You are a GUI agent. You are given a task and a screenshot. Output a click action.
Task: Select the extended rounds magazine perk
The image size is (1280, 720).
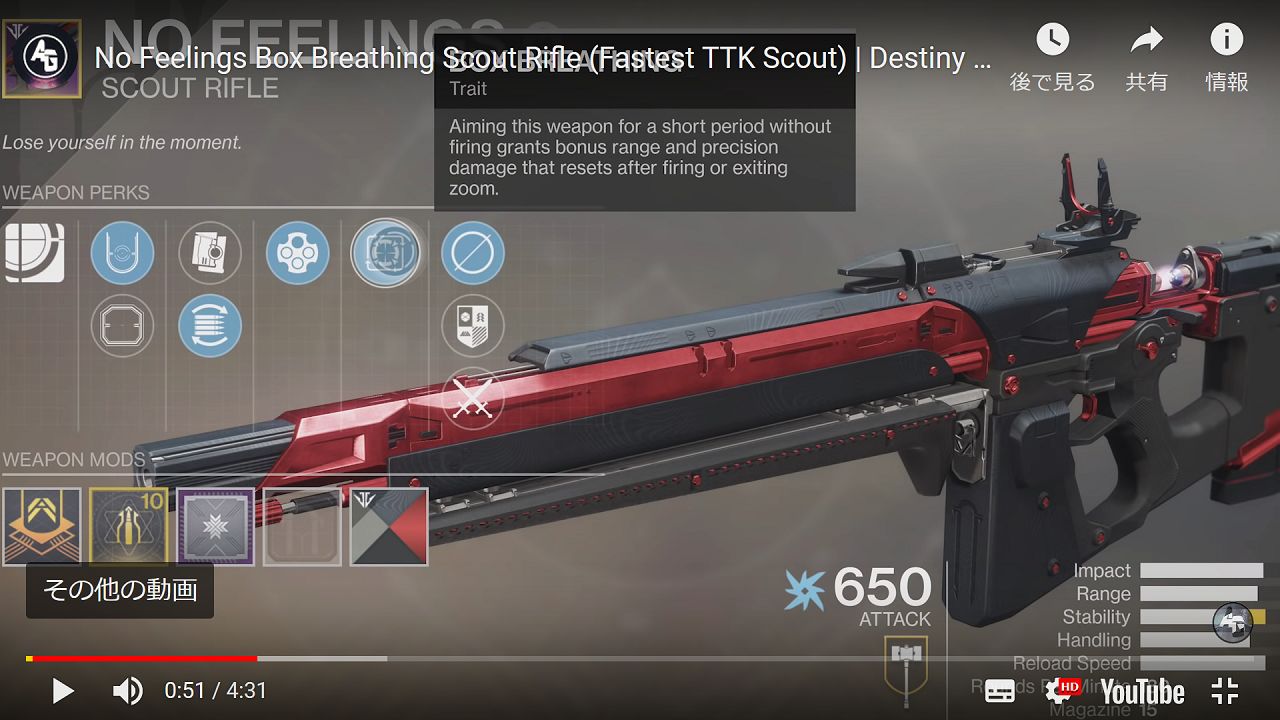[x=210, y=326]
